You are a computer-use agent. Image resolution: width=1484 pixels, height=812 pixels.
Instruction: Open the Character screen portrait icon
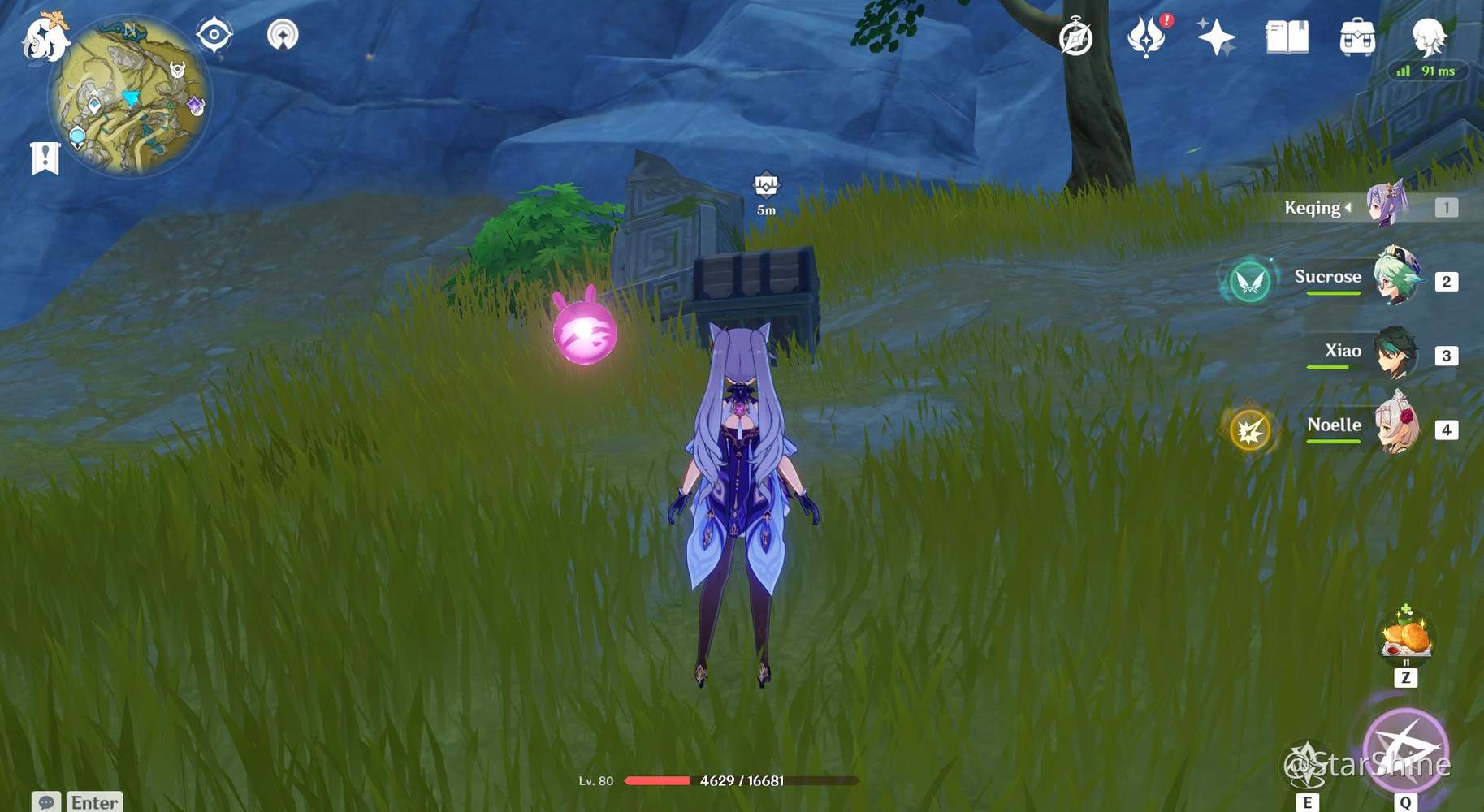pos(1429,37)
